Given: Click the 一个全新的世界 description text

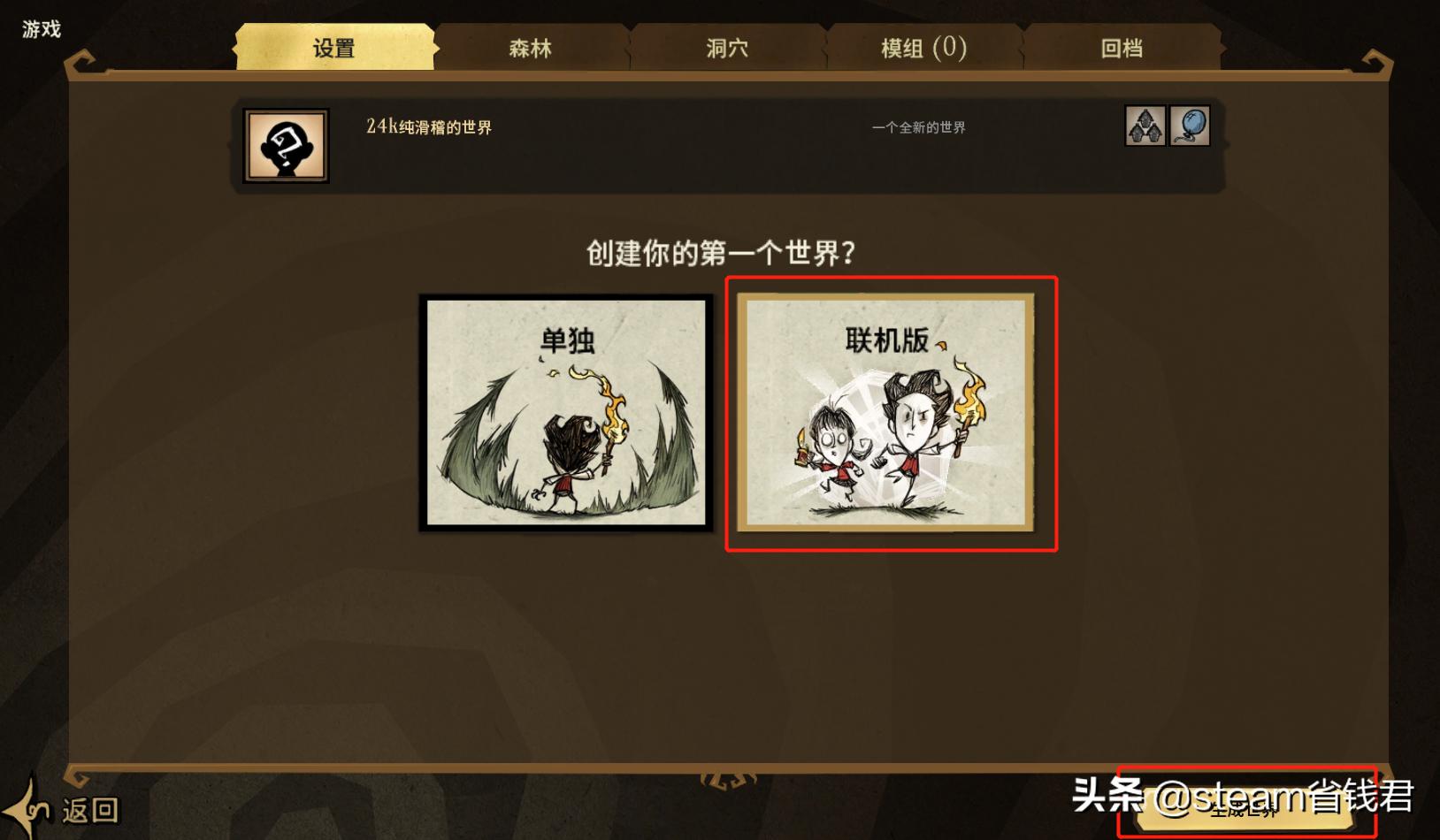Looking at the screenshot, I should [x=917, y=126].
